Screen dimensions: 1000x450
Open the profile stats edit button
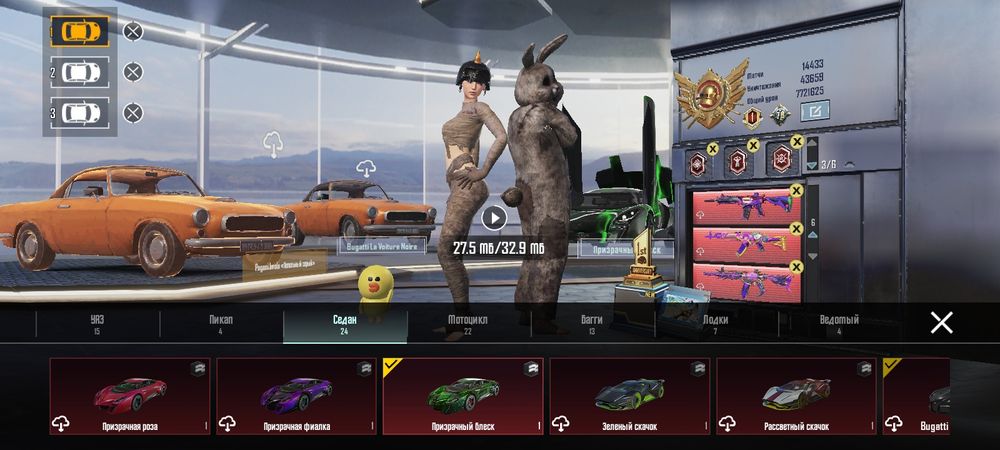click(816, 111)
